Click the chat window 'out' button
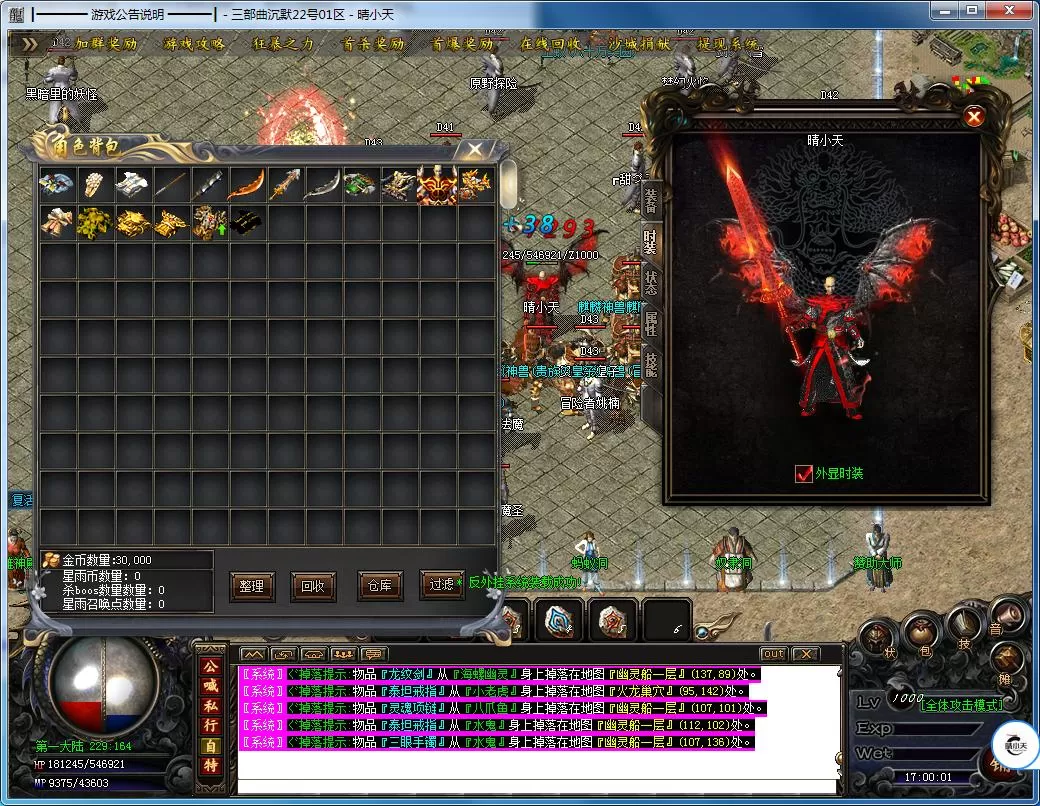The image size is (1040, 806). click(x=773, y=654)
